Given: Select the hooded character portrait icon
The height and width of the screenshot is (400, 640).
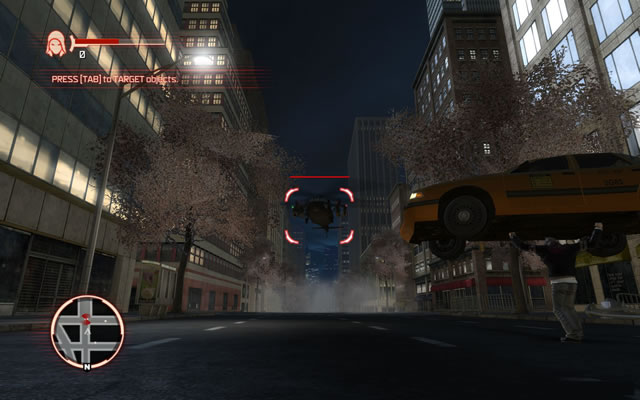Looking at the screenshot, I should click(x=56, y=43).
